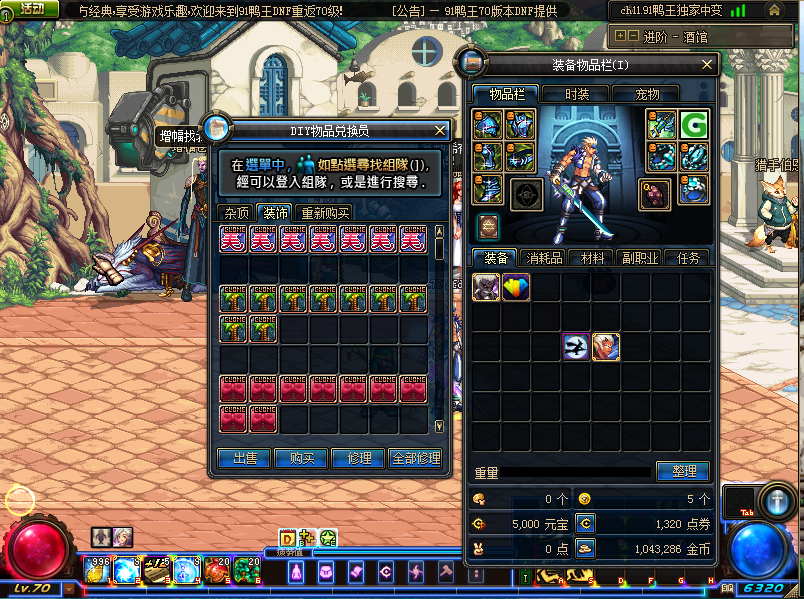The width and height of the screenshot is (804, 599).
Task: Open the 宠物 pet tab
Action: click(x=647, y=94)
